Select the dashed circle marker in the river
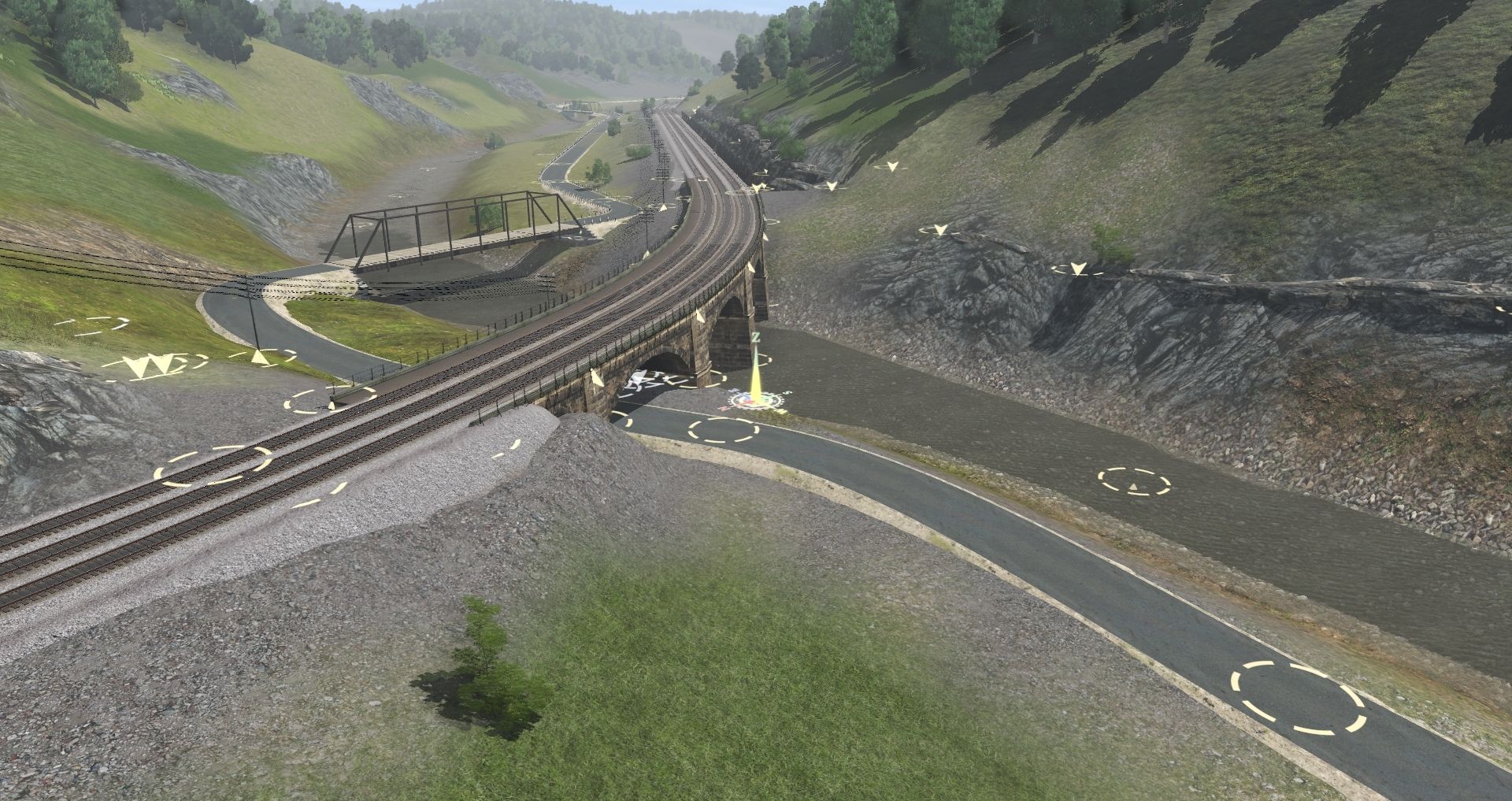 point(1134,481)
